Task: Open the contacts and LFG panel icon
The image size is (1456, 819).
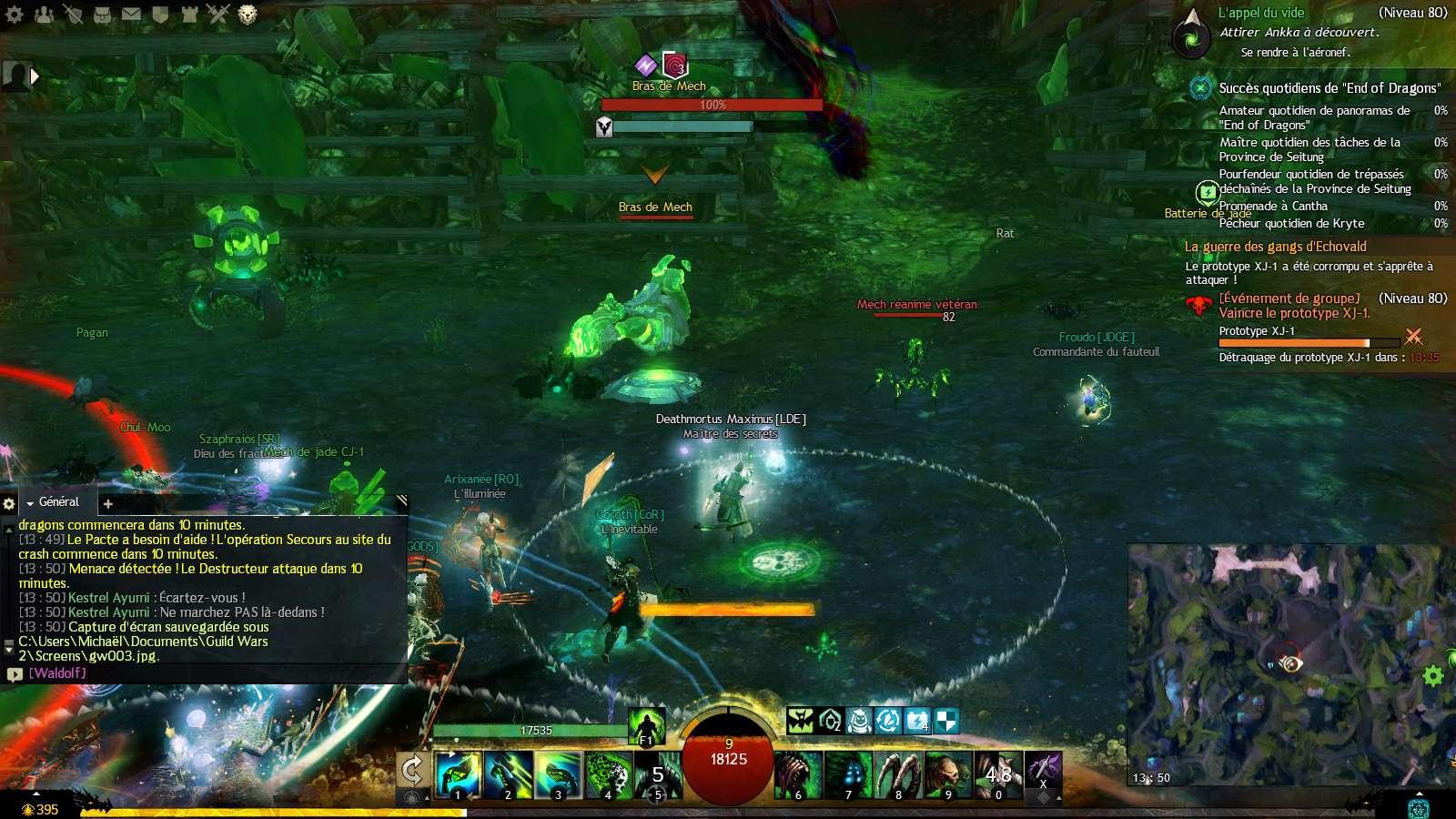Action: click(43, 12)
